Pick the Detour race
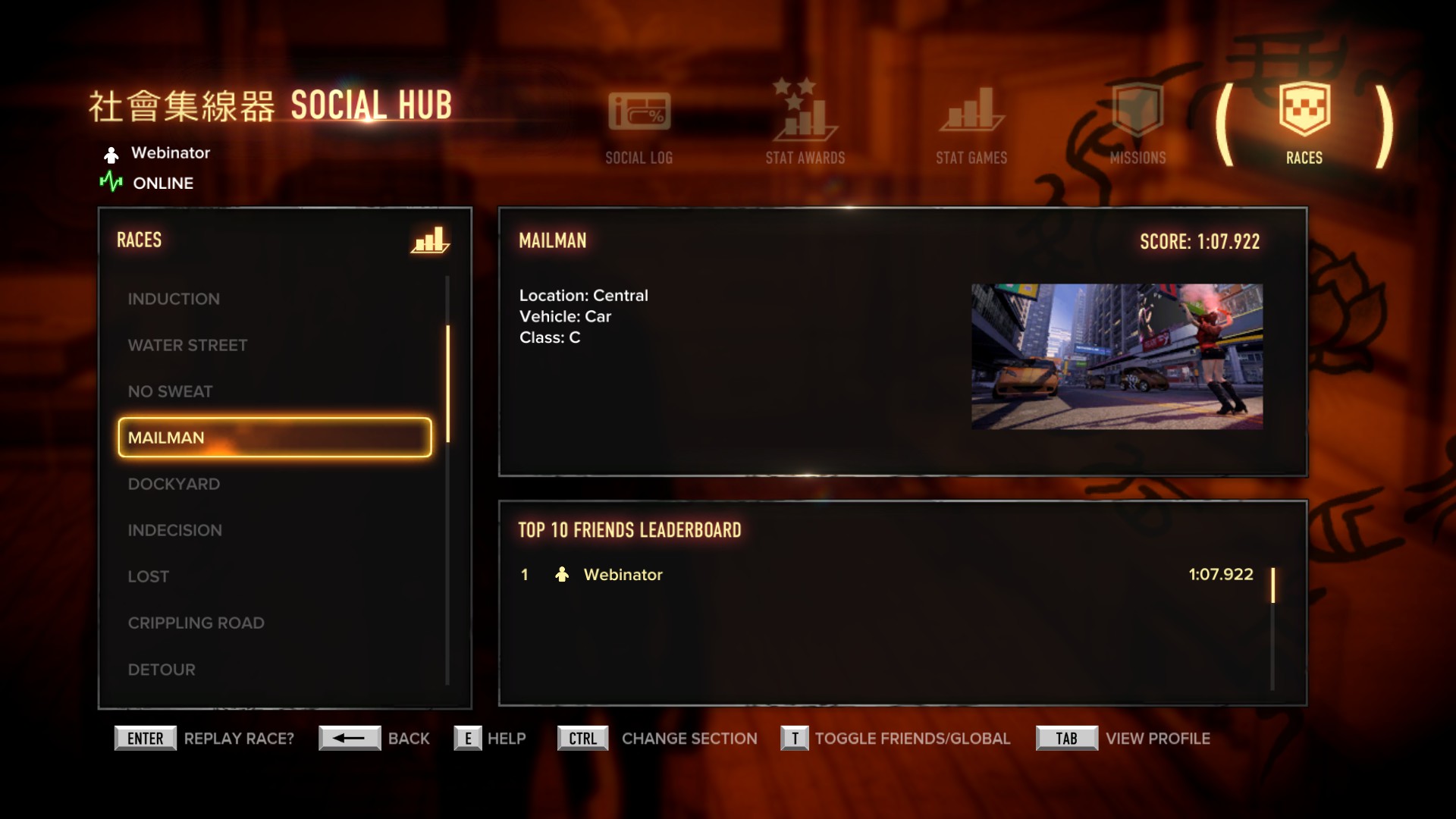This screenshot has width=1456, height=819. click(x=162, y=670)
